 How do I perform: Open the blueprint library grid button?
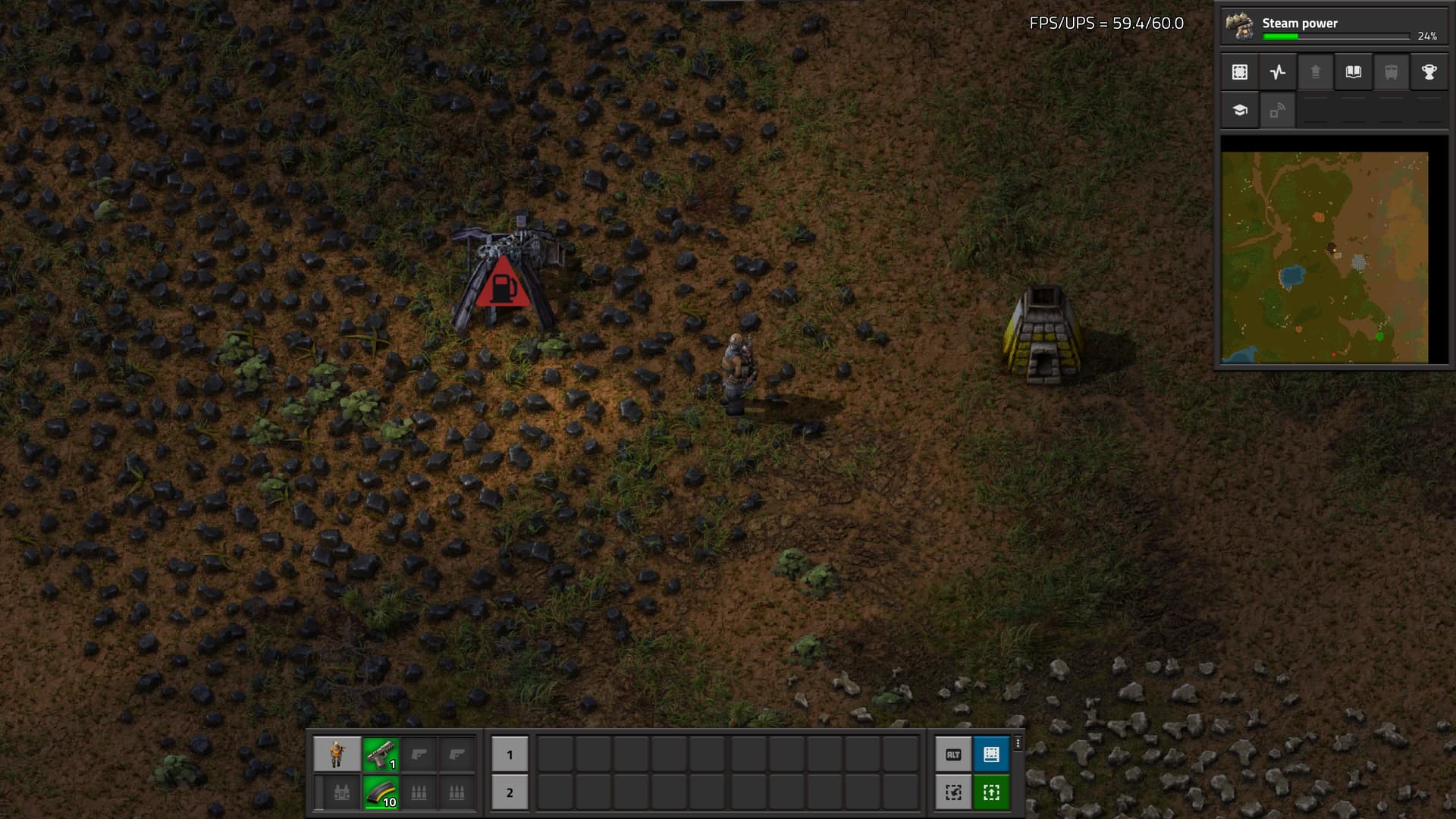1240,72
